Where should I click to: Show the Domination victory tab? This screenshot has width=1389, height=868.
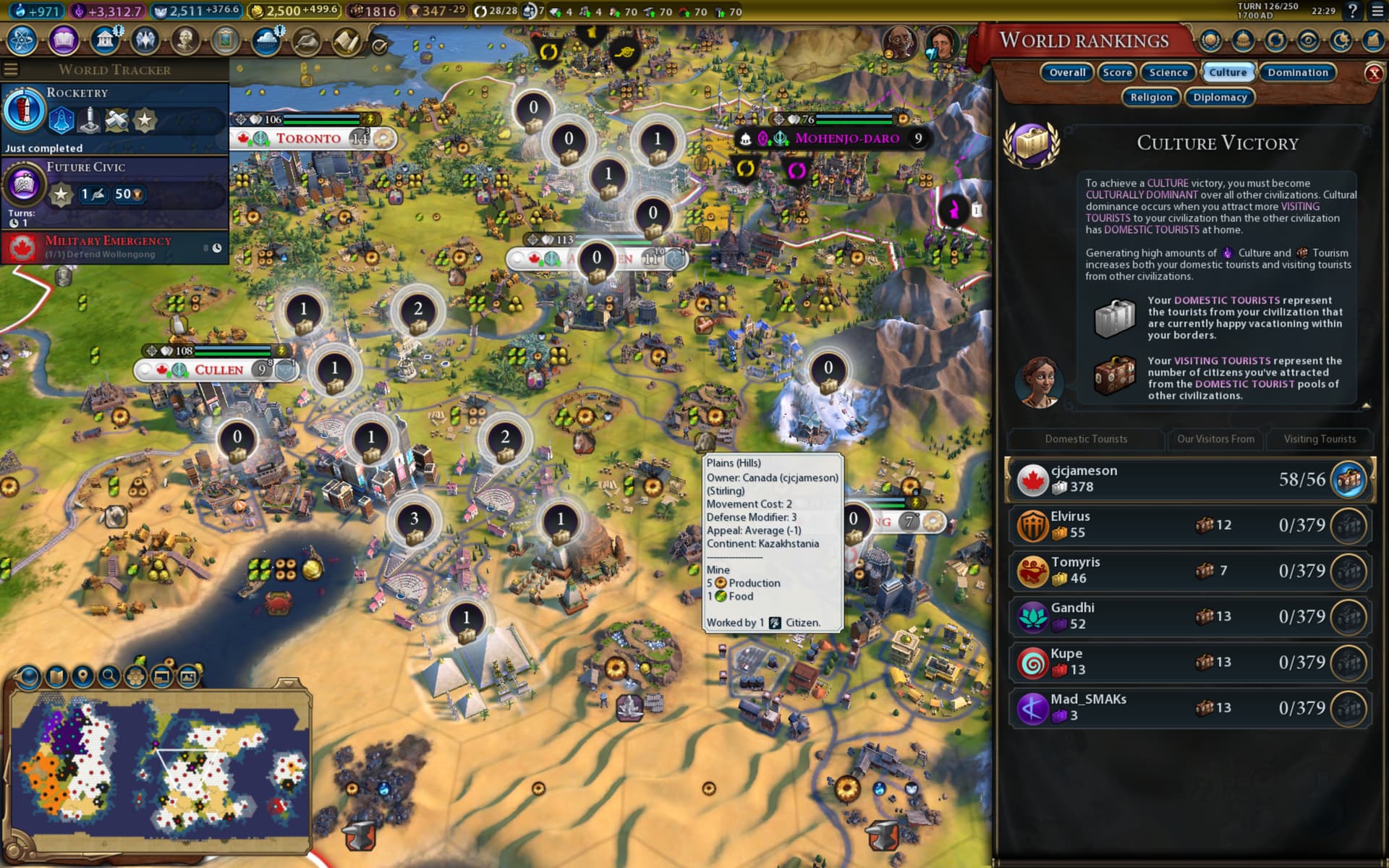coord(1298,72)
